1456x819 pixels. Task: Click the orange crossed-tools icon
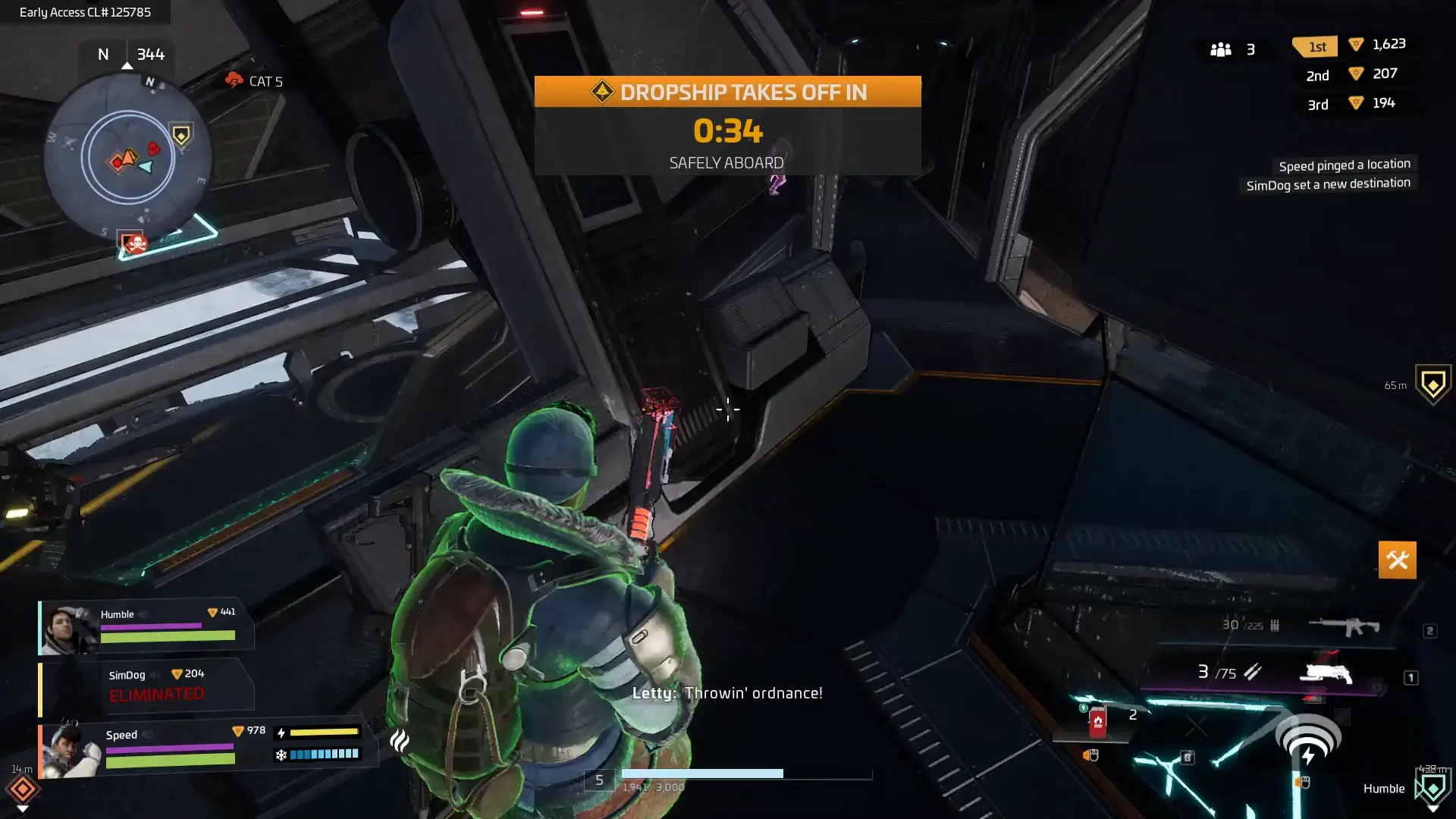point(1397,560)
